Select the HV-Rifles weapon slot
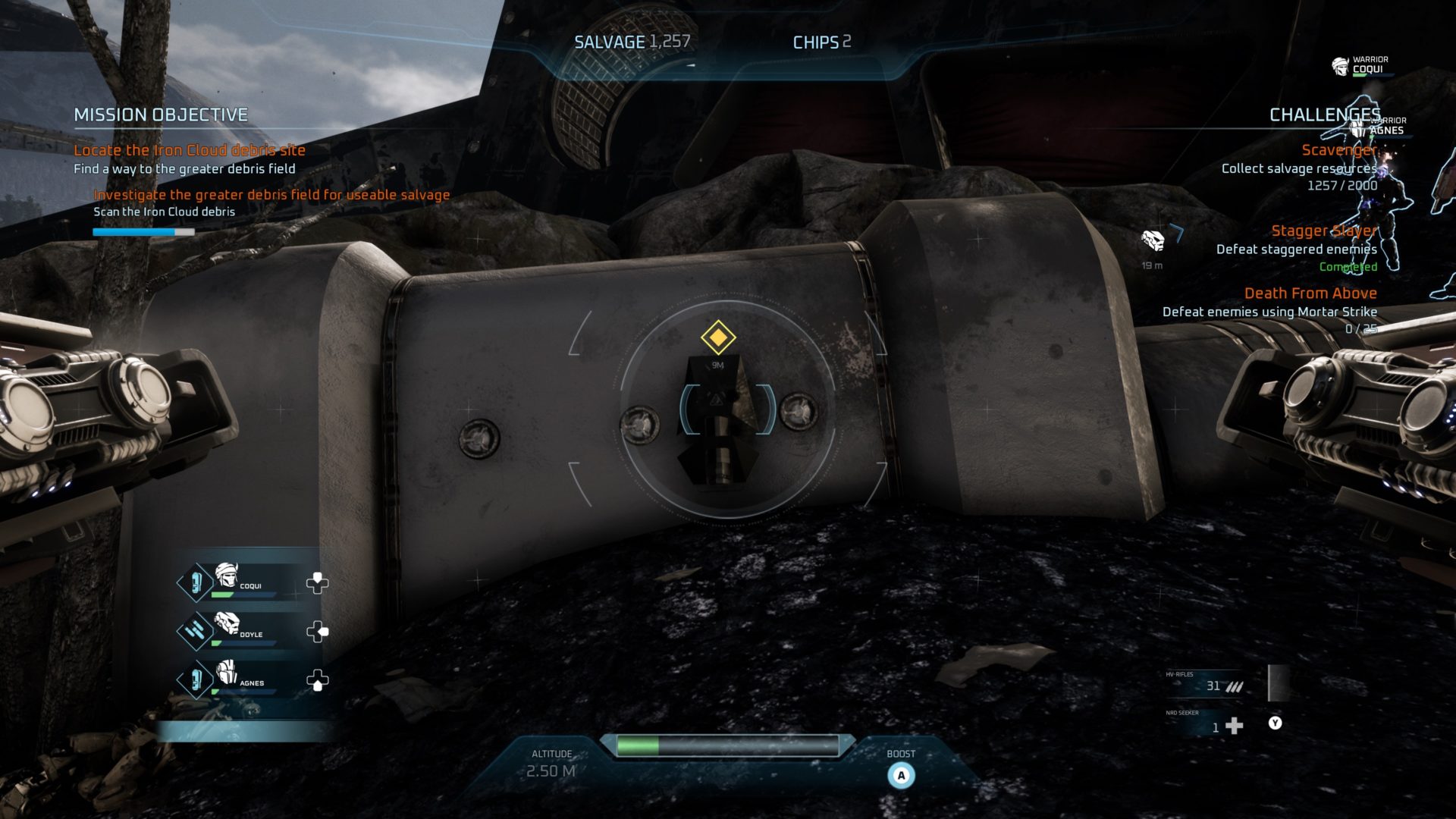Screen dimensions: 1456x819 coord(1206,685)
